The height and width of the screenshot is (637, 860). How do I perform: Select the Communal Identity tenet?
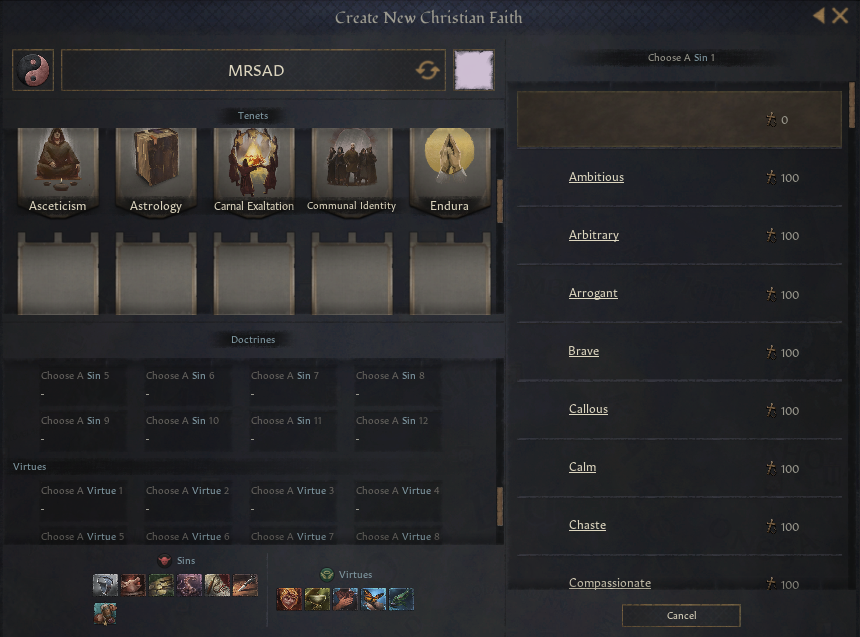(x=351, y=171)
